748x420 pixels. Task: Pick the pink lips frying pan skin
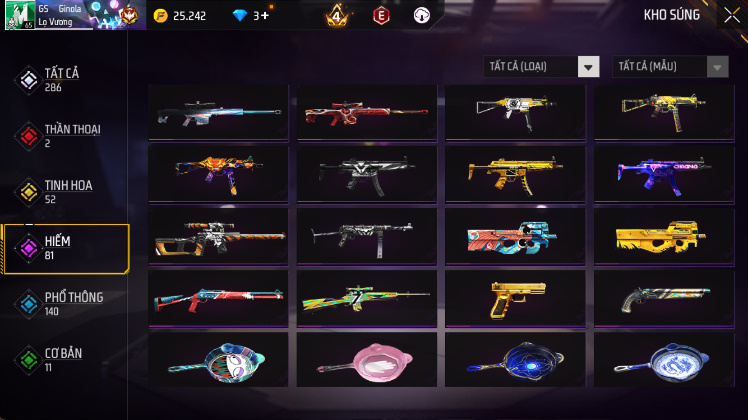pos(366,359)
